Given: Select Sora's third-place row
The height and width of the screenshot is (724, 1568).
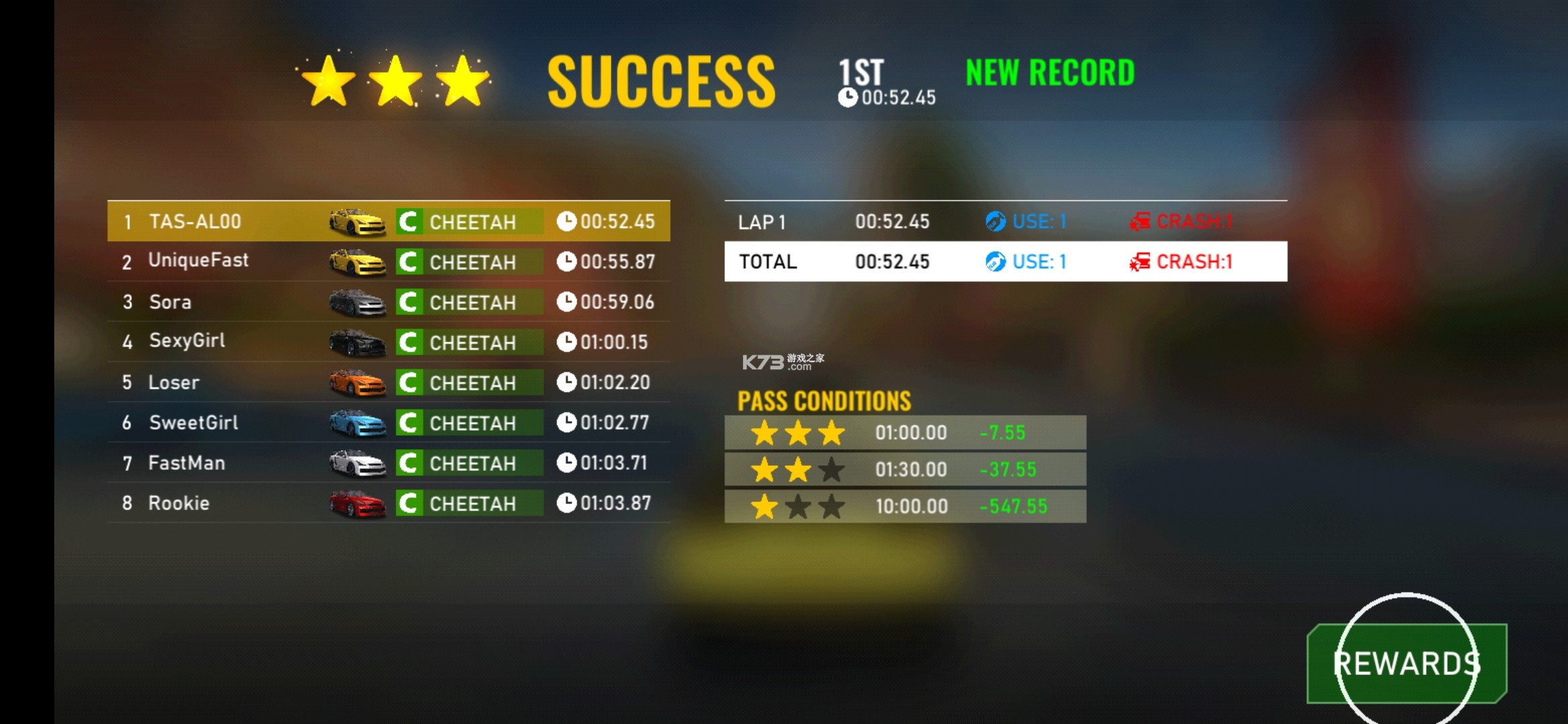Looking at the screenshot, I should click(389, 302).
